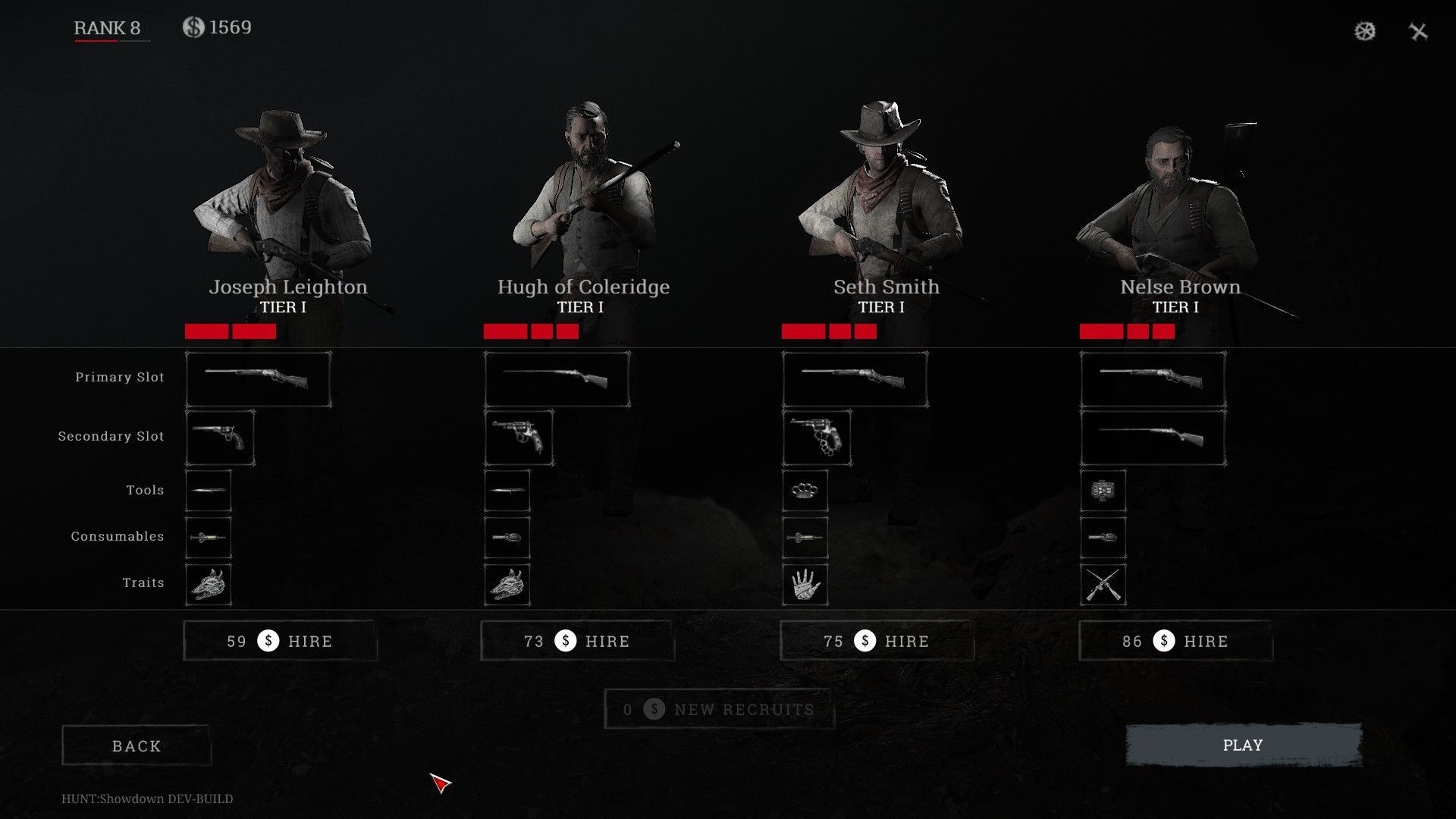The height and width of the screenshot is (819, 1456).
Task: View Joseph Leighton's wolf skull trait
Action: pos(209,585)
